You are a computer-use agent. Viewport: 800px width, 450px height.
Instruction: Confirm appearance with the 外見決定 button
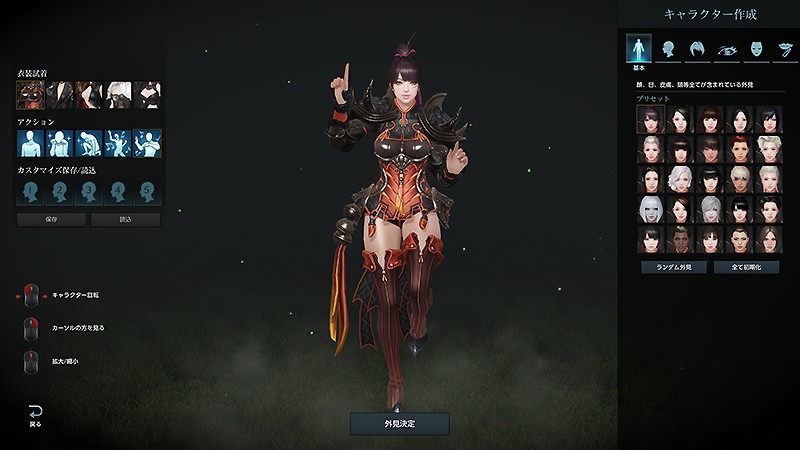(399, 423)
